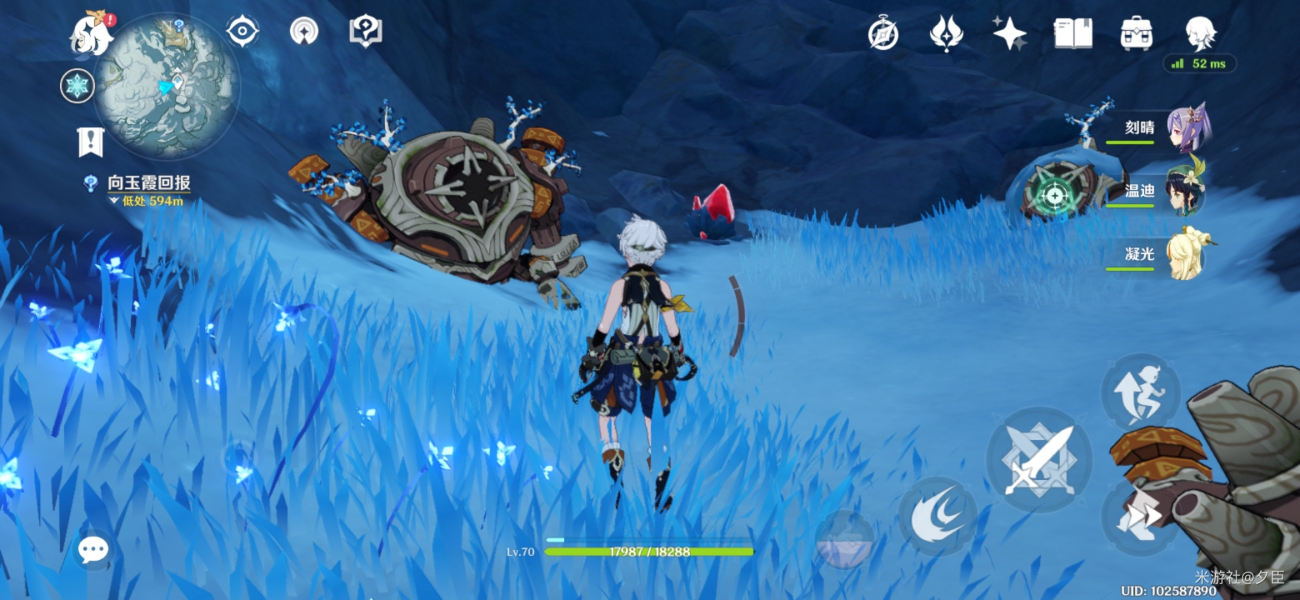This screenshot has width=1300, height=600.
Task: Tap the crossed-swords attack button
Action: (1037, 459)
